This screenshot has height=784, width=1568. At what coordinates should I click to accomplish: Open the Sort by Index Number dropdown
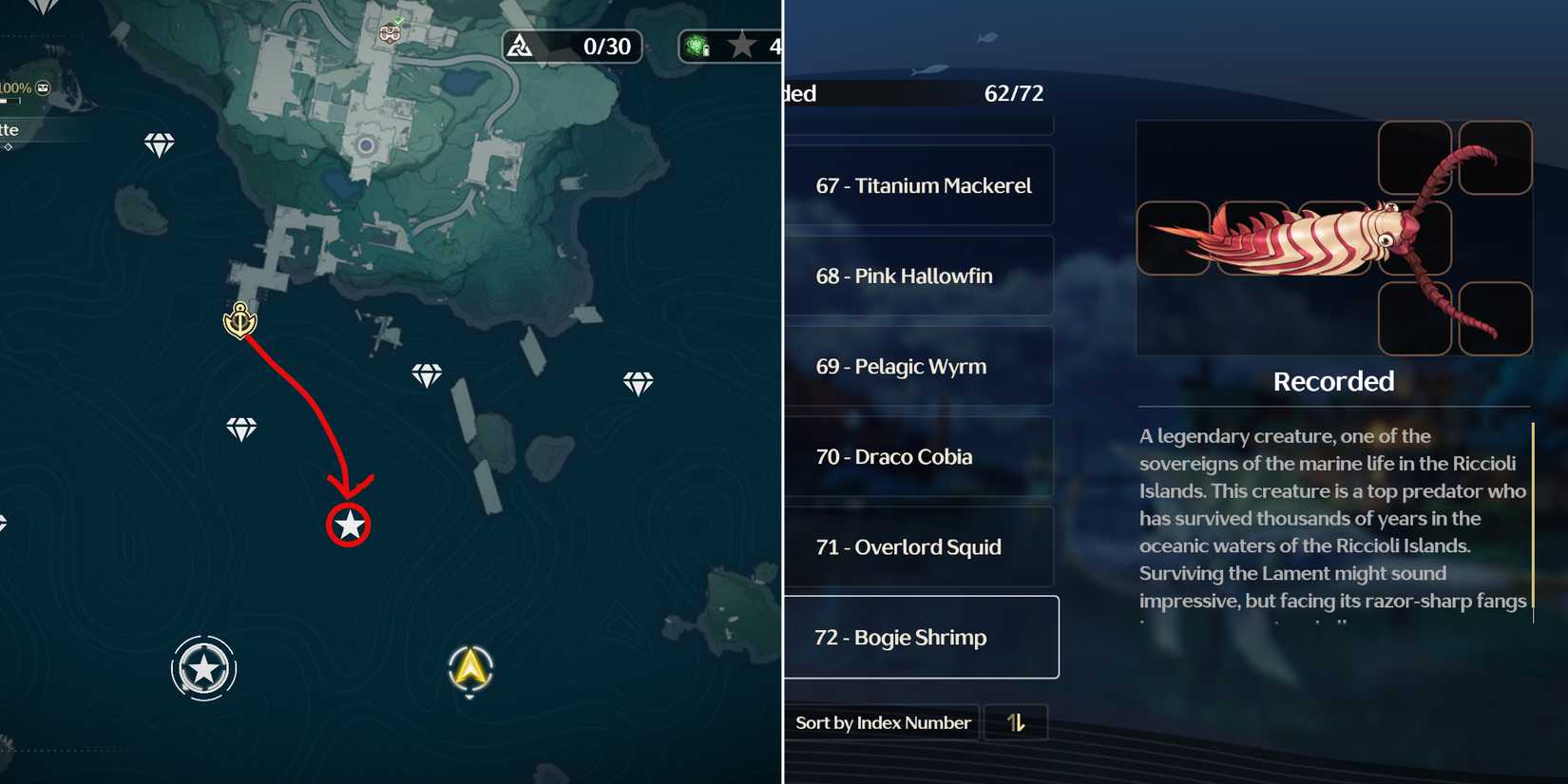tap(882, 722)
